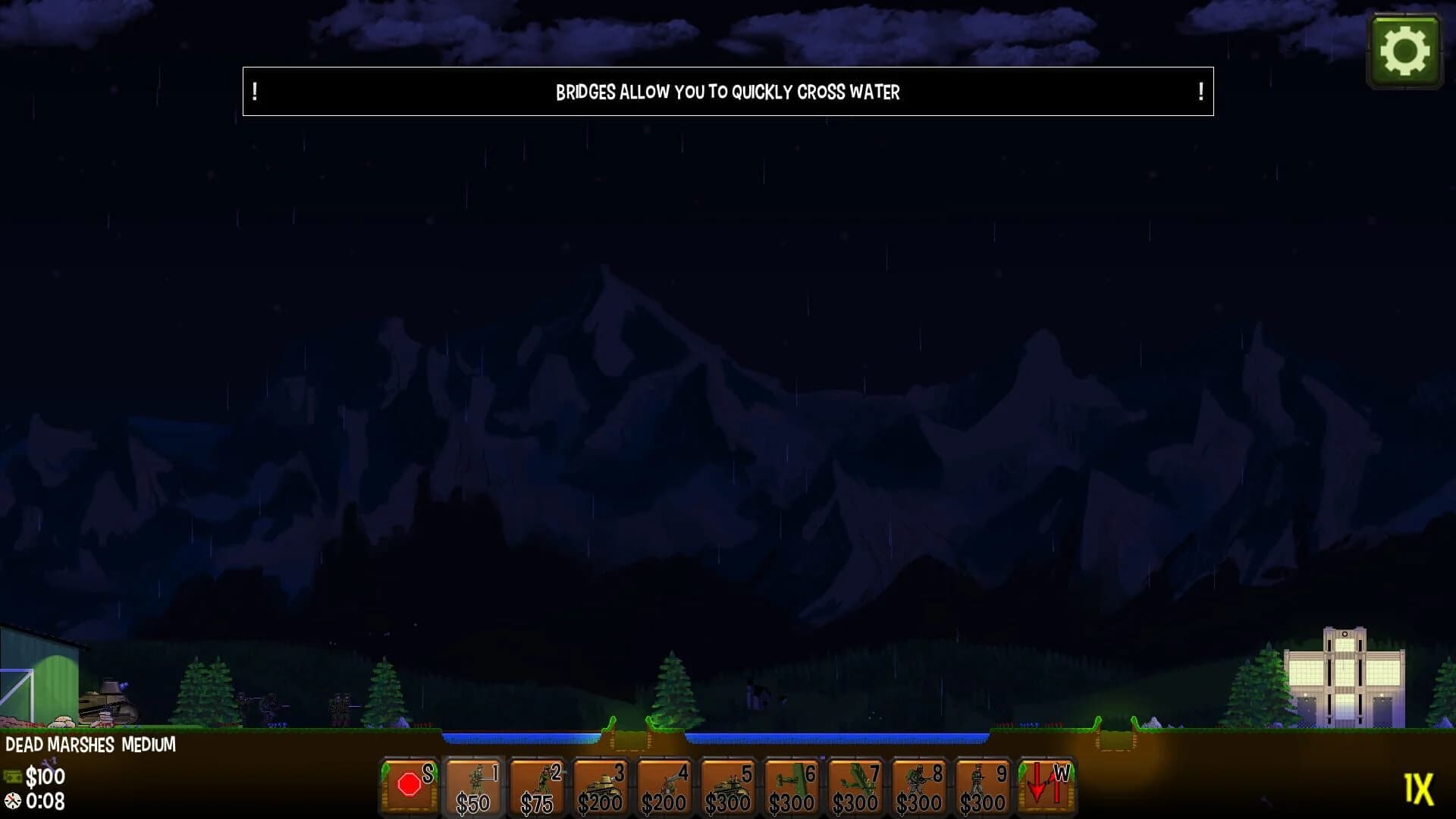Click the left exclamation mark on the banner

(253, 92)
